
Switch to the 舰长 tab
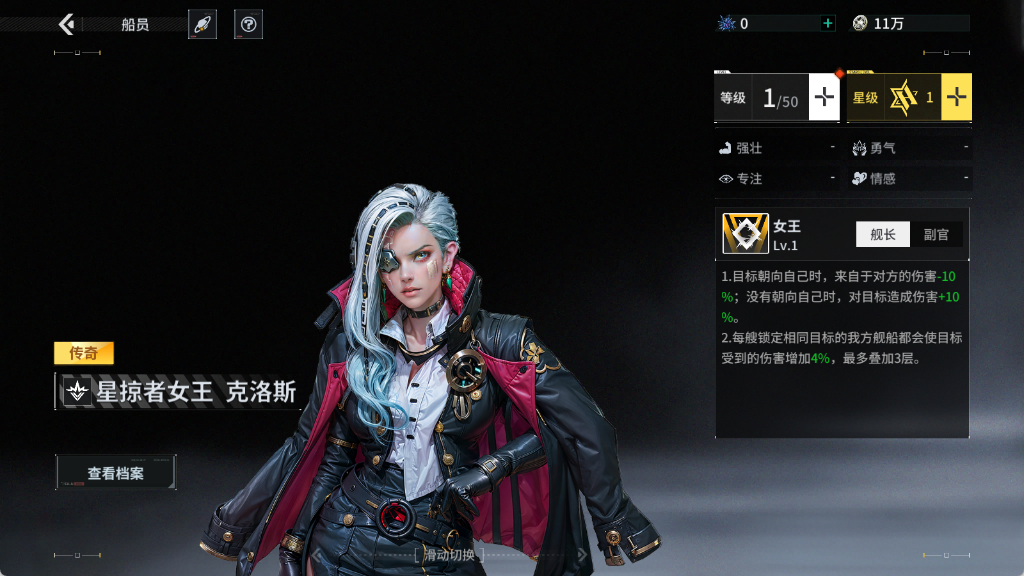883,234
